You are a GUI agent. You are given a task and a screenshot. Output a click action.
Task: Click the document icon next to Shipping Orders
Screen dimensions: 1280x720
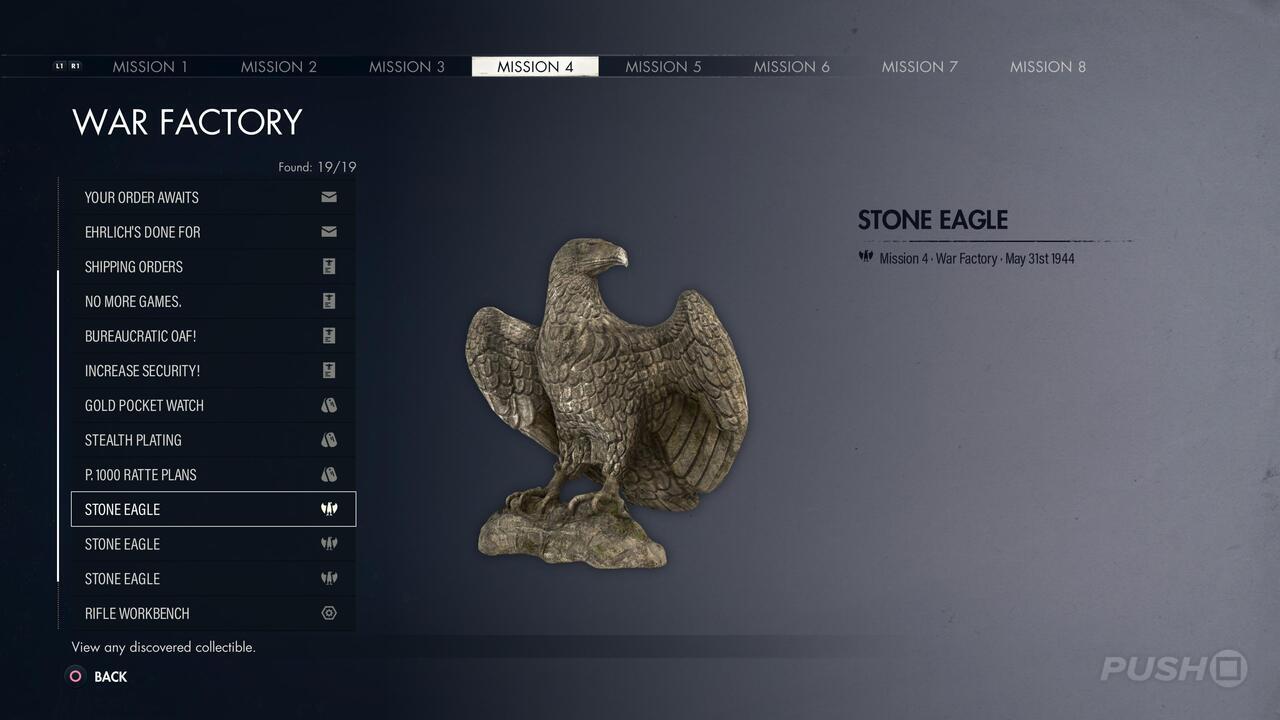[329, 266]
